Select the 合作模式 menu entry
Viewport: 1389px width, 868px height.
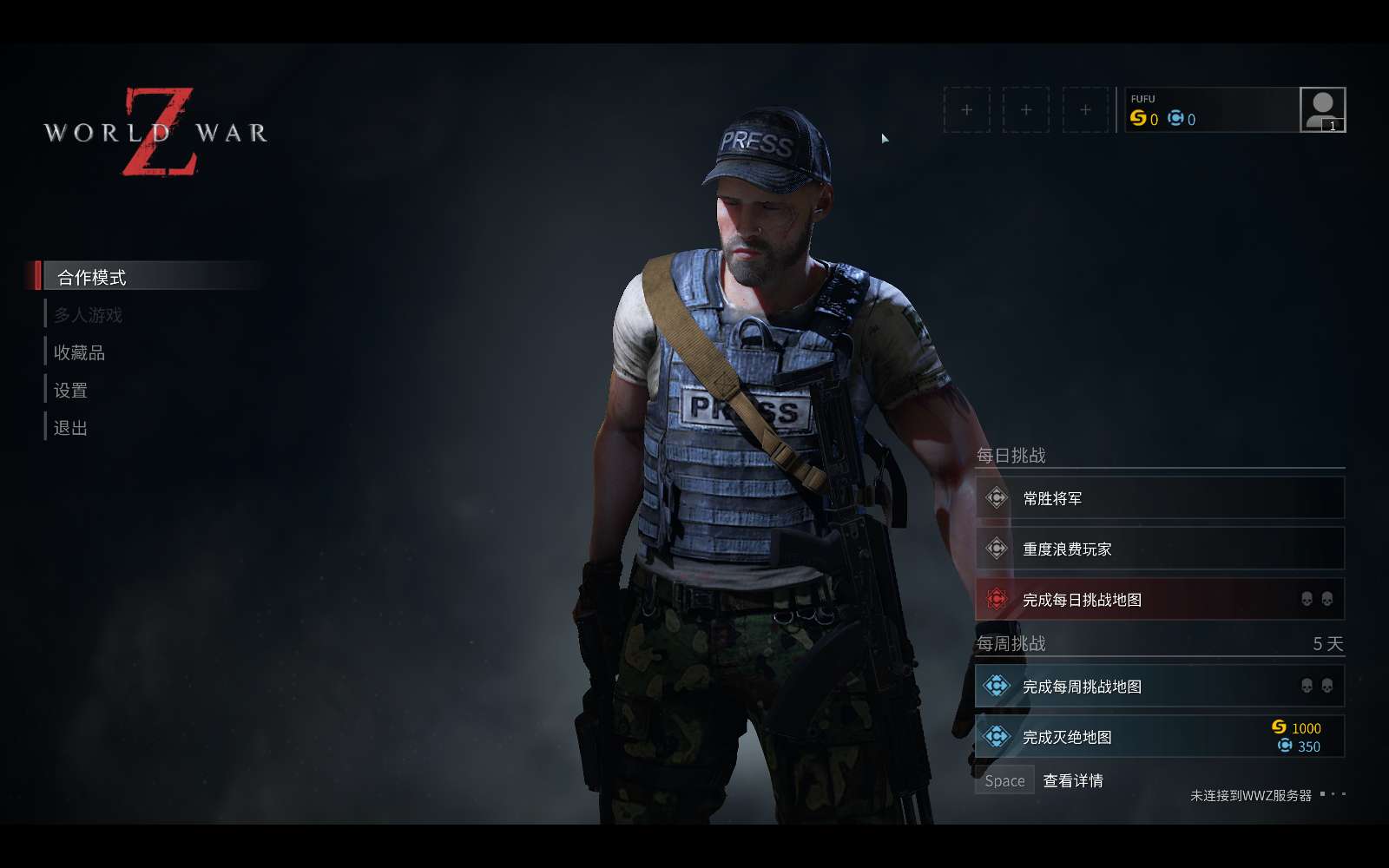pyautogui.click(x=92, y=277)
